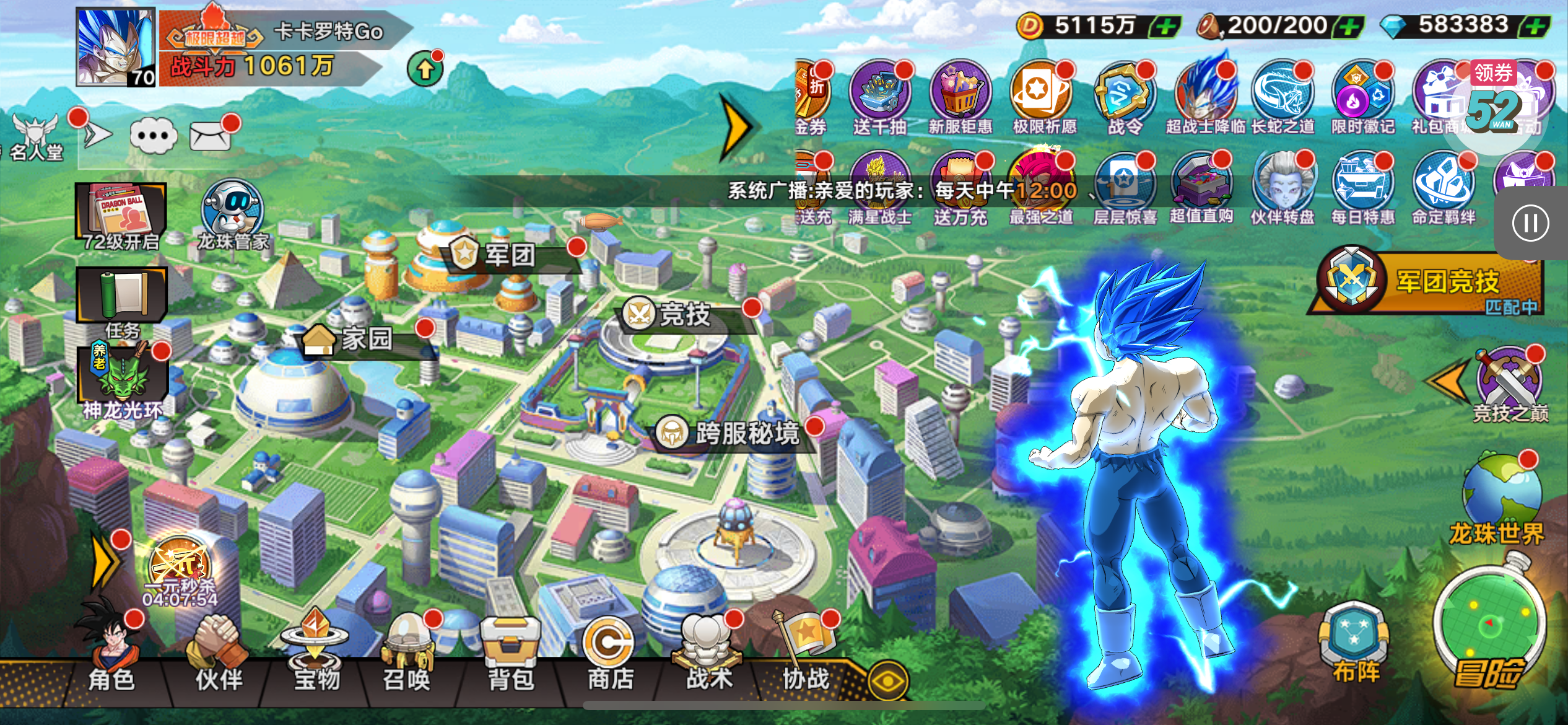Image resolution: width=1568 pixels, height=725 pixels.
Task: Open the mail envelope icon
Action: pyautogui.click(x=211, y=136)
